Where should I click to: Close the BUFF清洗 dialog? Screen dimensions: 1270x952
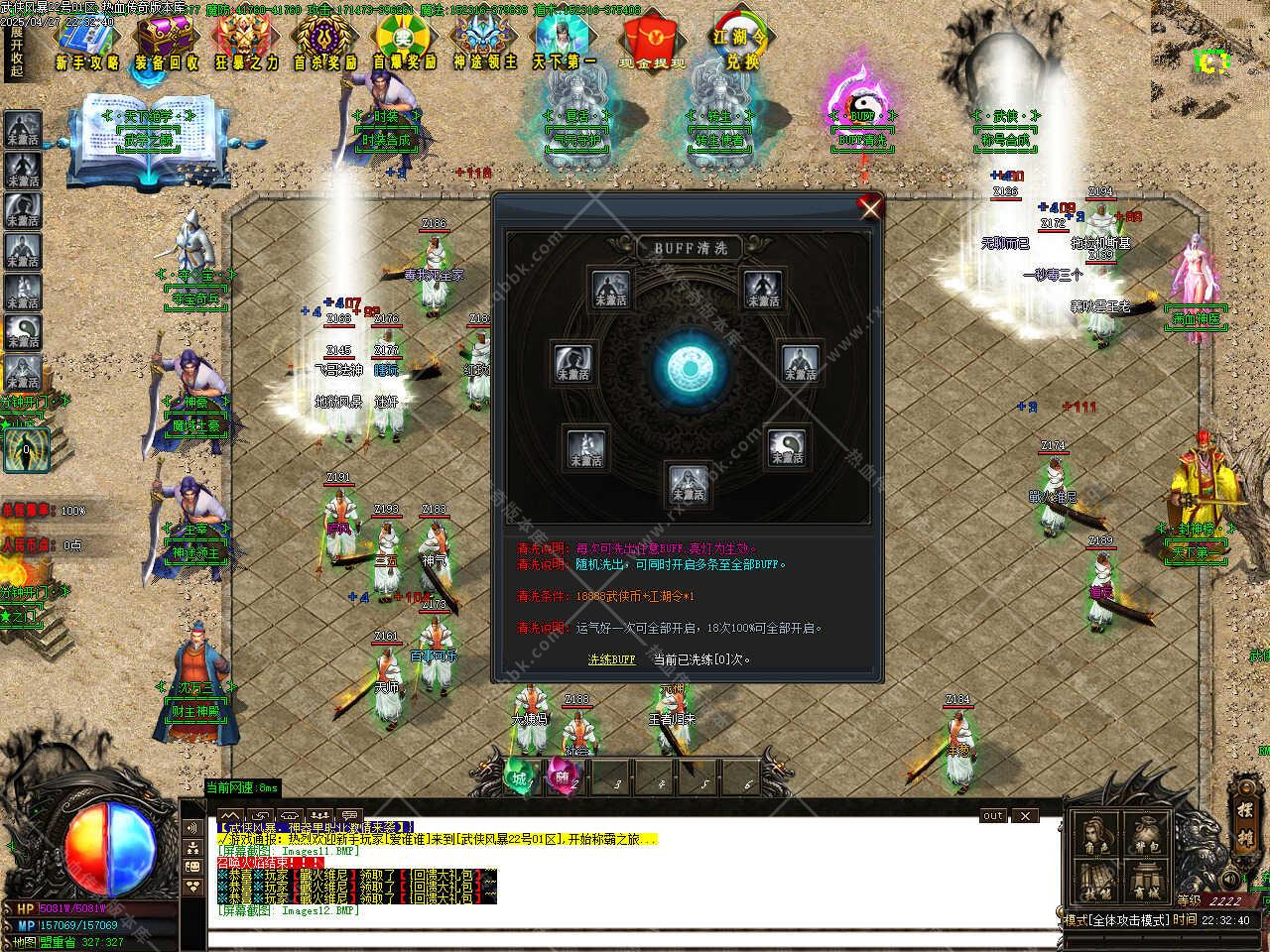(870, 207)
